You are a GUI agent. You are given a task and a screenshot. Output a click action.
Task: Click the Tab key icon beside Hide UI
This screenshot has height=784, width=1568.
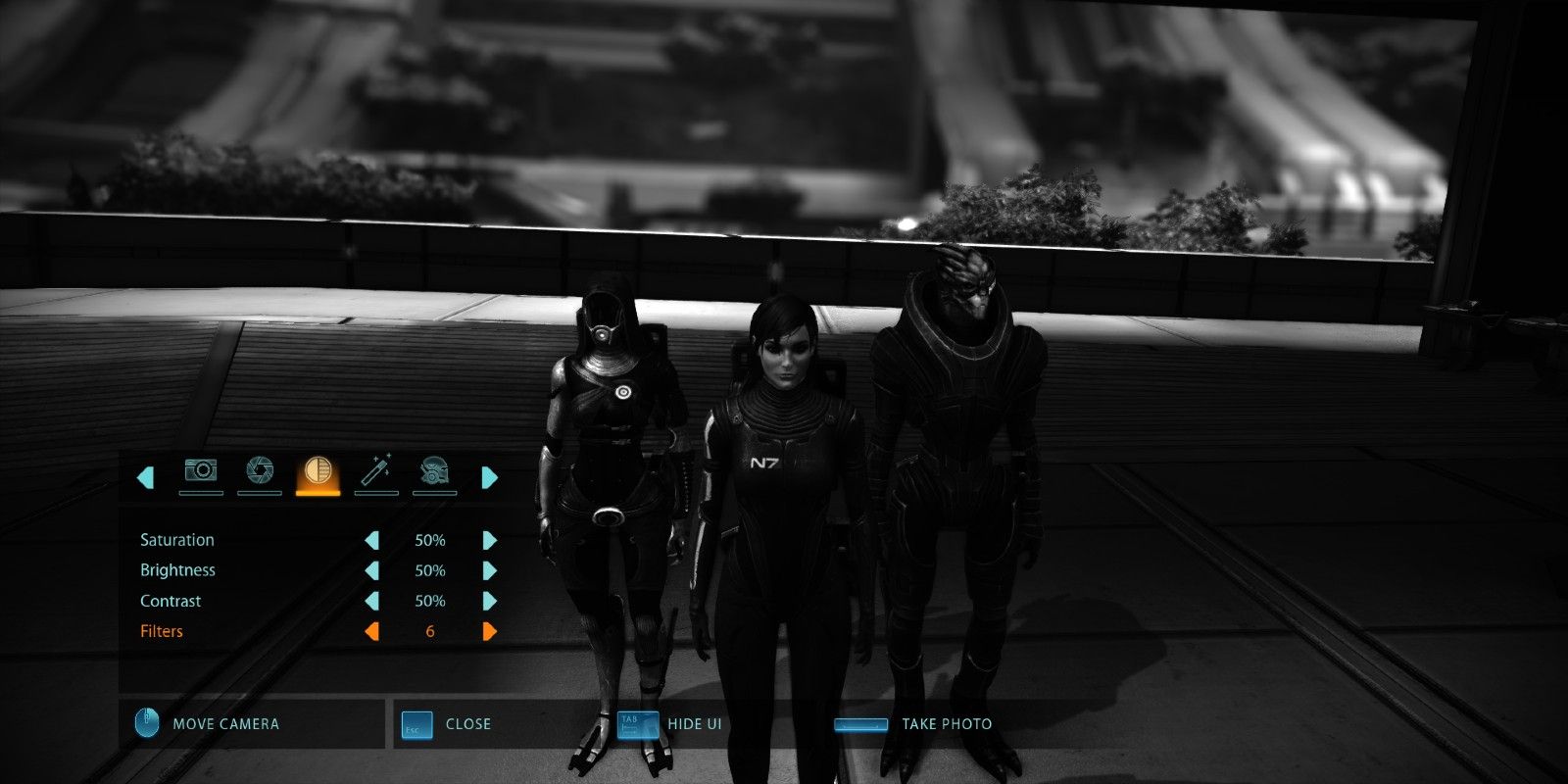(637, 724)
